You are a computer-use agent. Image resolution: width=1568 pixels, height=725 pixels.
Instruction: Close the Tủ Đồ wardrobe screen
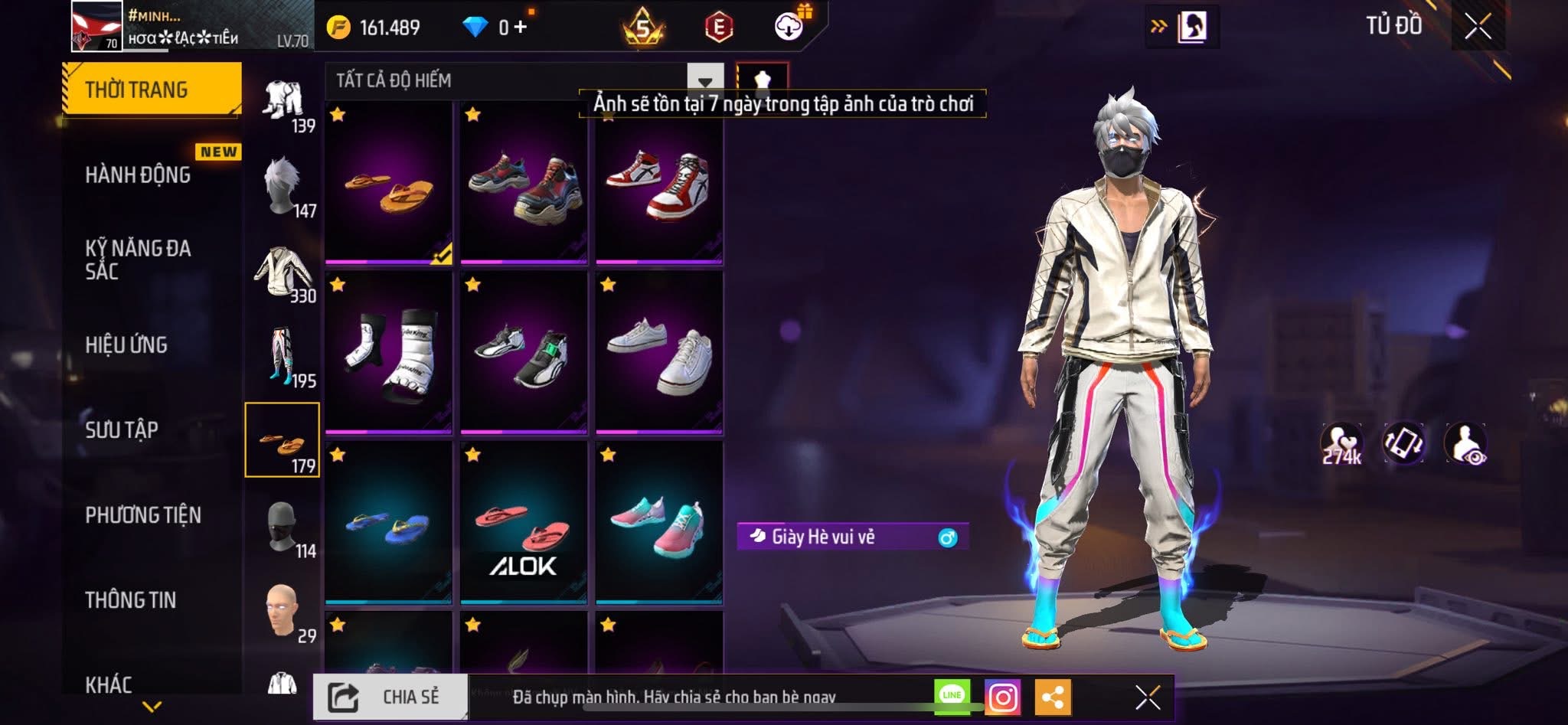click(x=1478, y=27)
